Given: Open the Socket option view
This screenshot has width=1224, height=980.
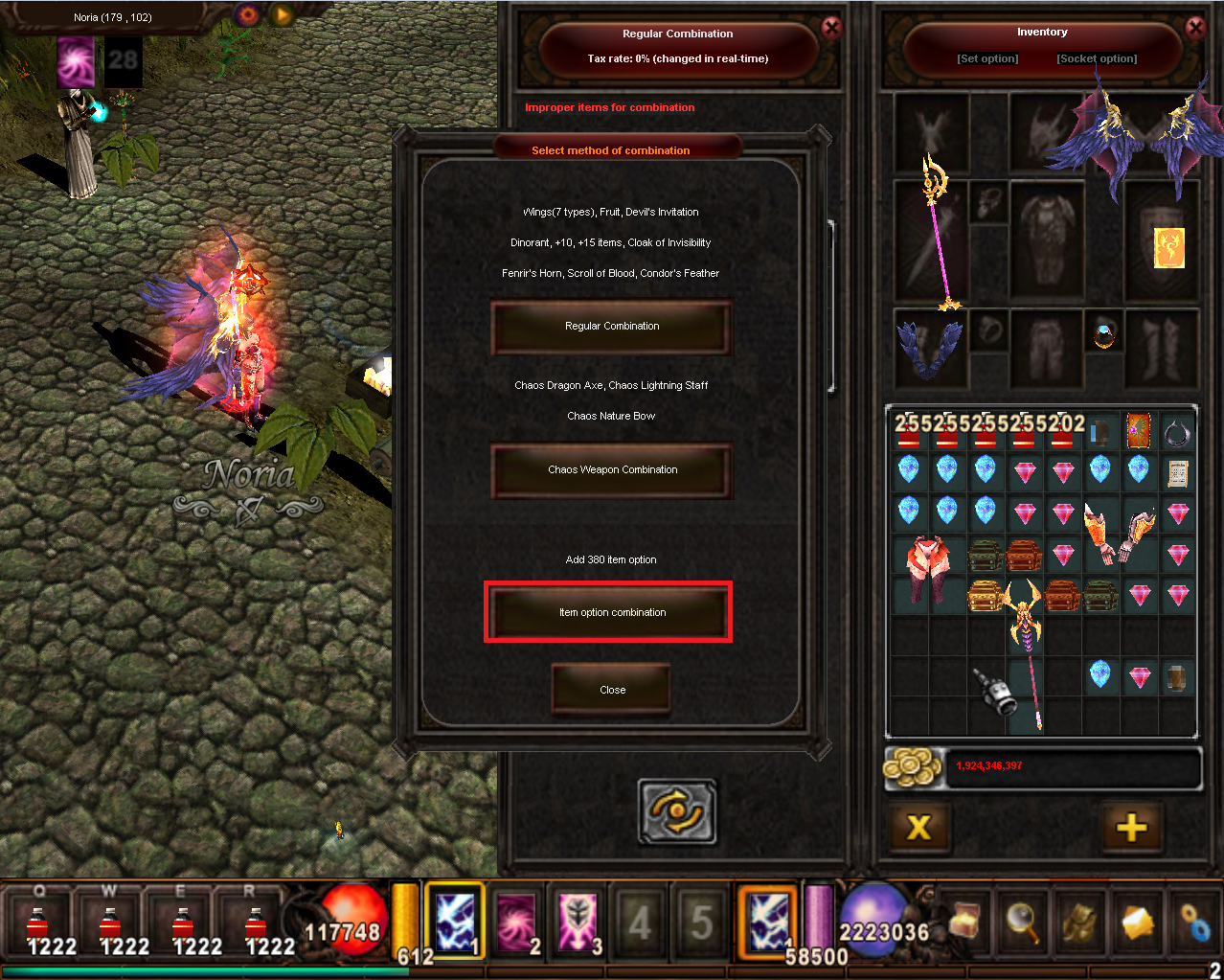Looking at the screenshot, I should [1097, 58].
